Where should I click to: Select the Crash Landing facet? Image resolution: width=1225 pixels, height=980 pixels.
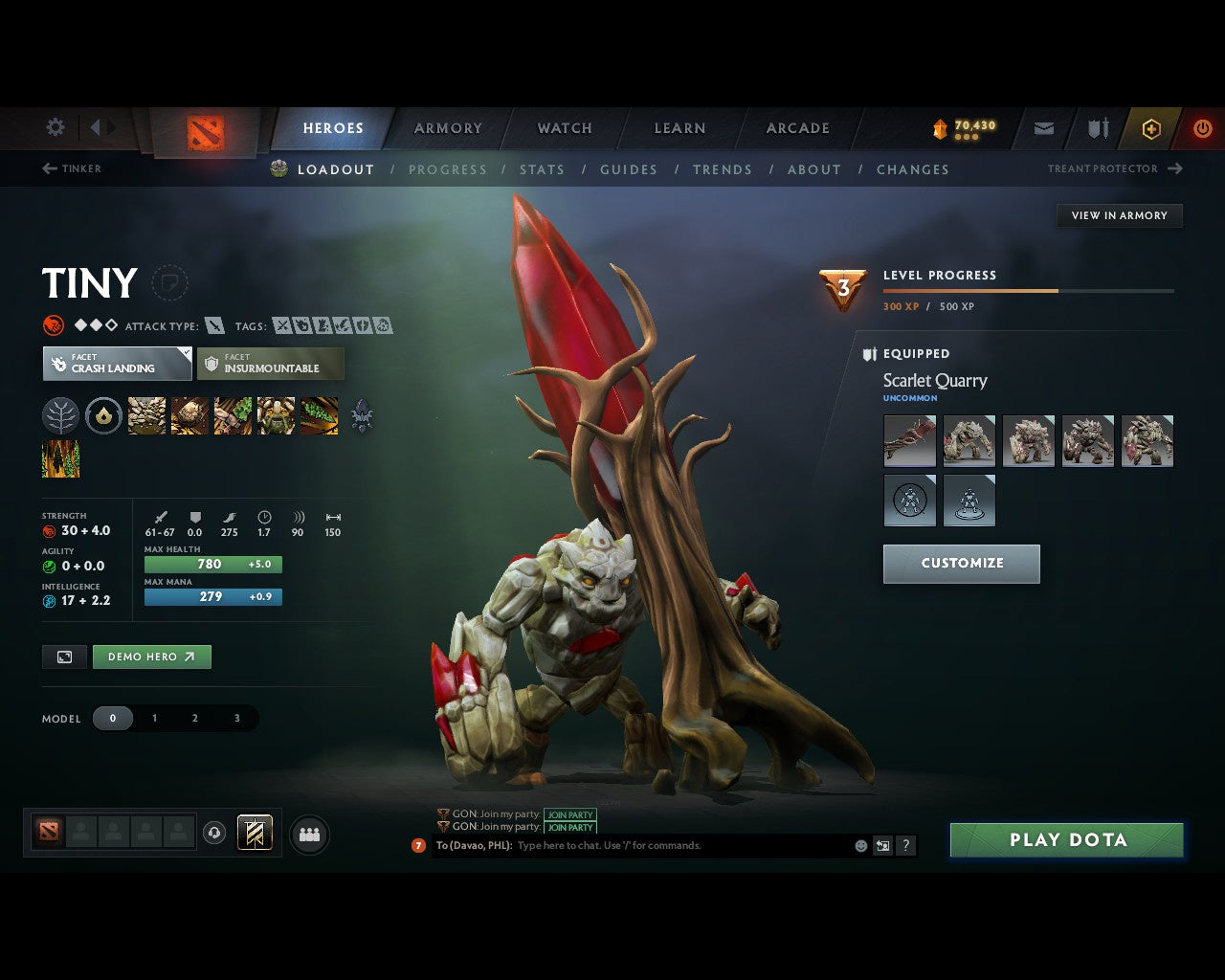[x=116, y=364]
